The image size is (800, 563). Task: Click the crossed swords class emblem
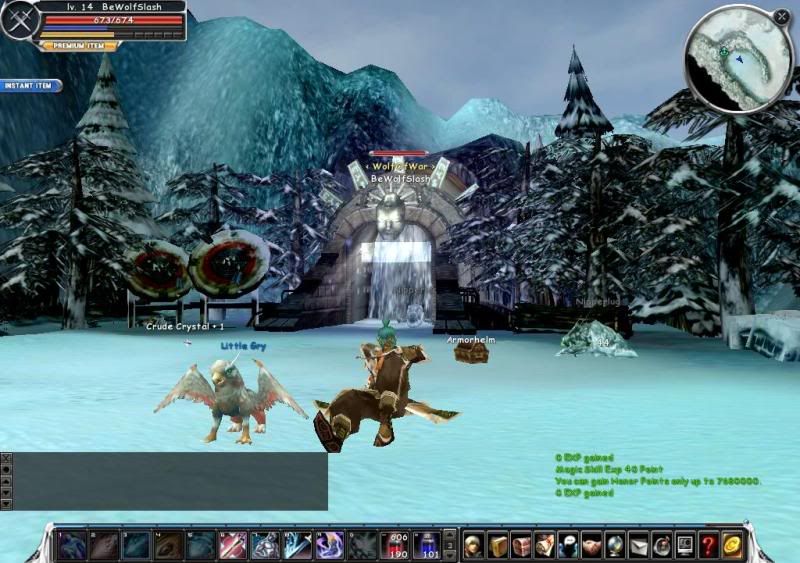(x=19, y=20)
